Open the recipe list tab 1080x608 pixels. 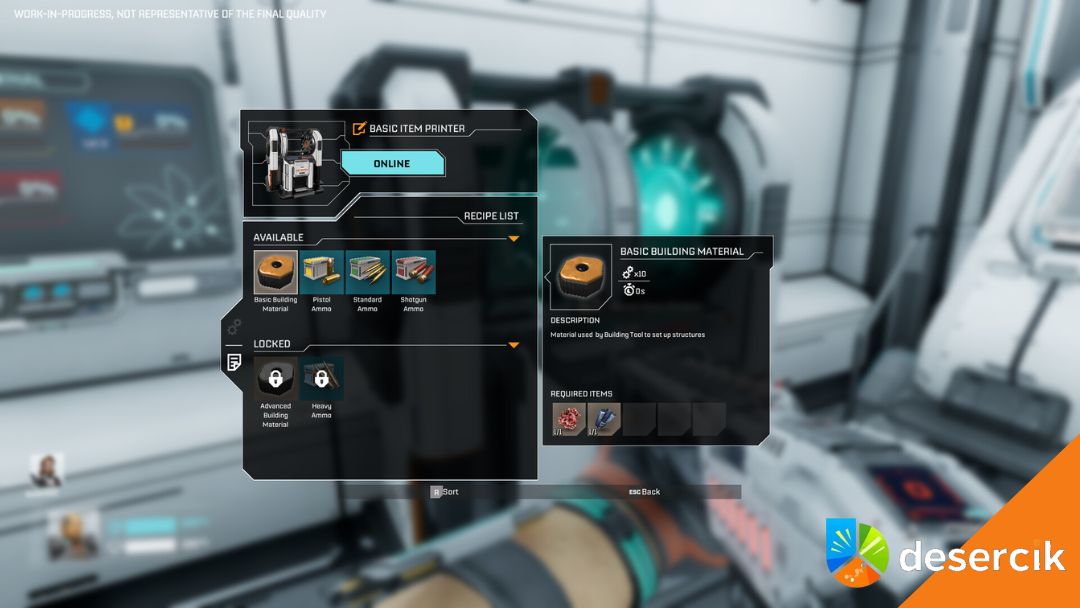coord(234,362)
